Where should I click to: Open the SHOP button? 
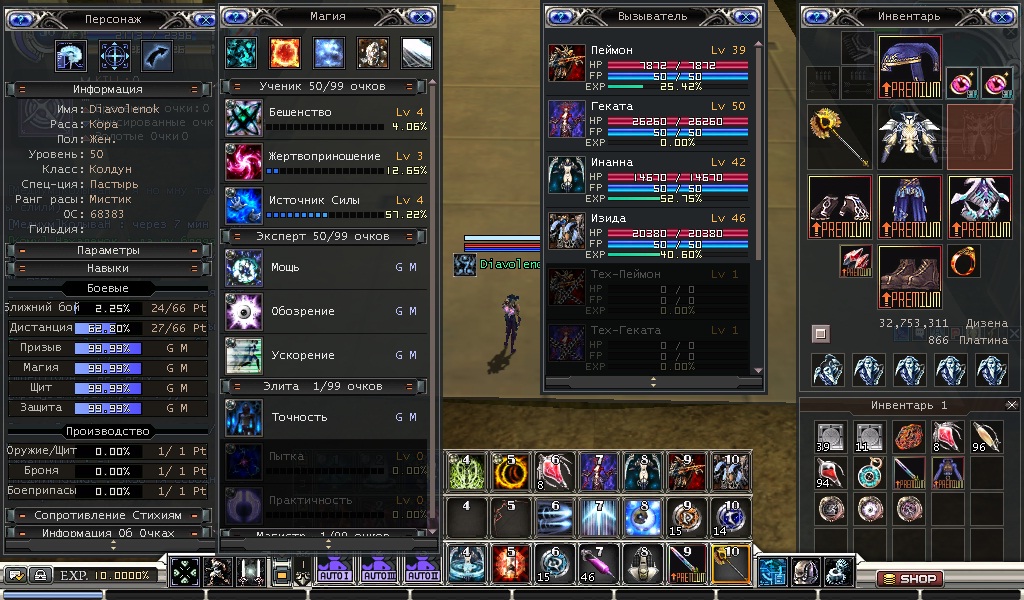[909, 579]
